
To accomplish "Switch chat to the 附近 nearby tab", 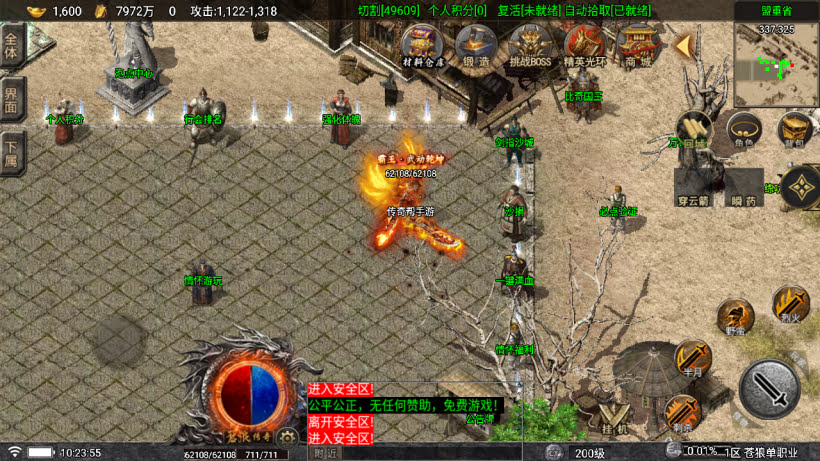I will [326, 453].
